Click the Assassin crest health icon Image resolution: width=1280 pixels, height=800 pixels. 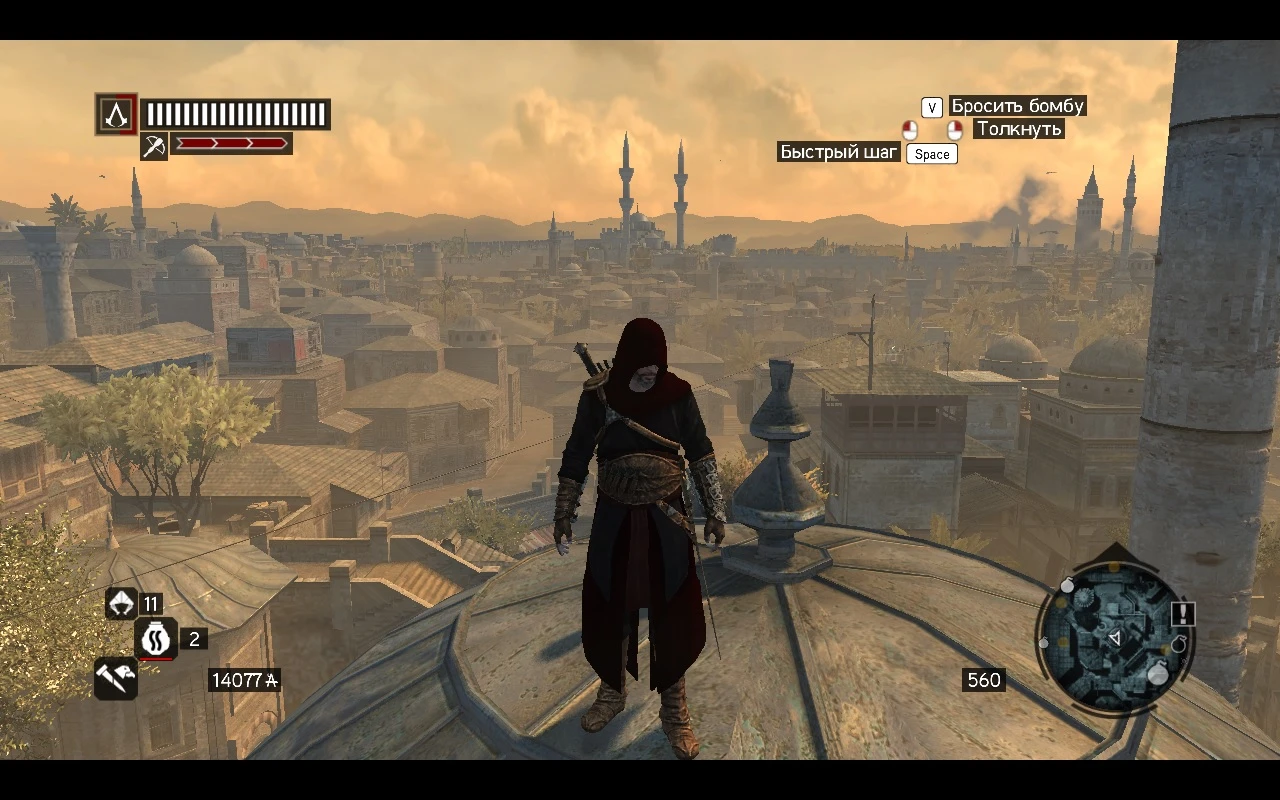tap(117, 114)
